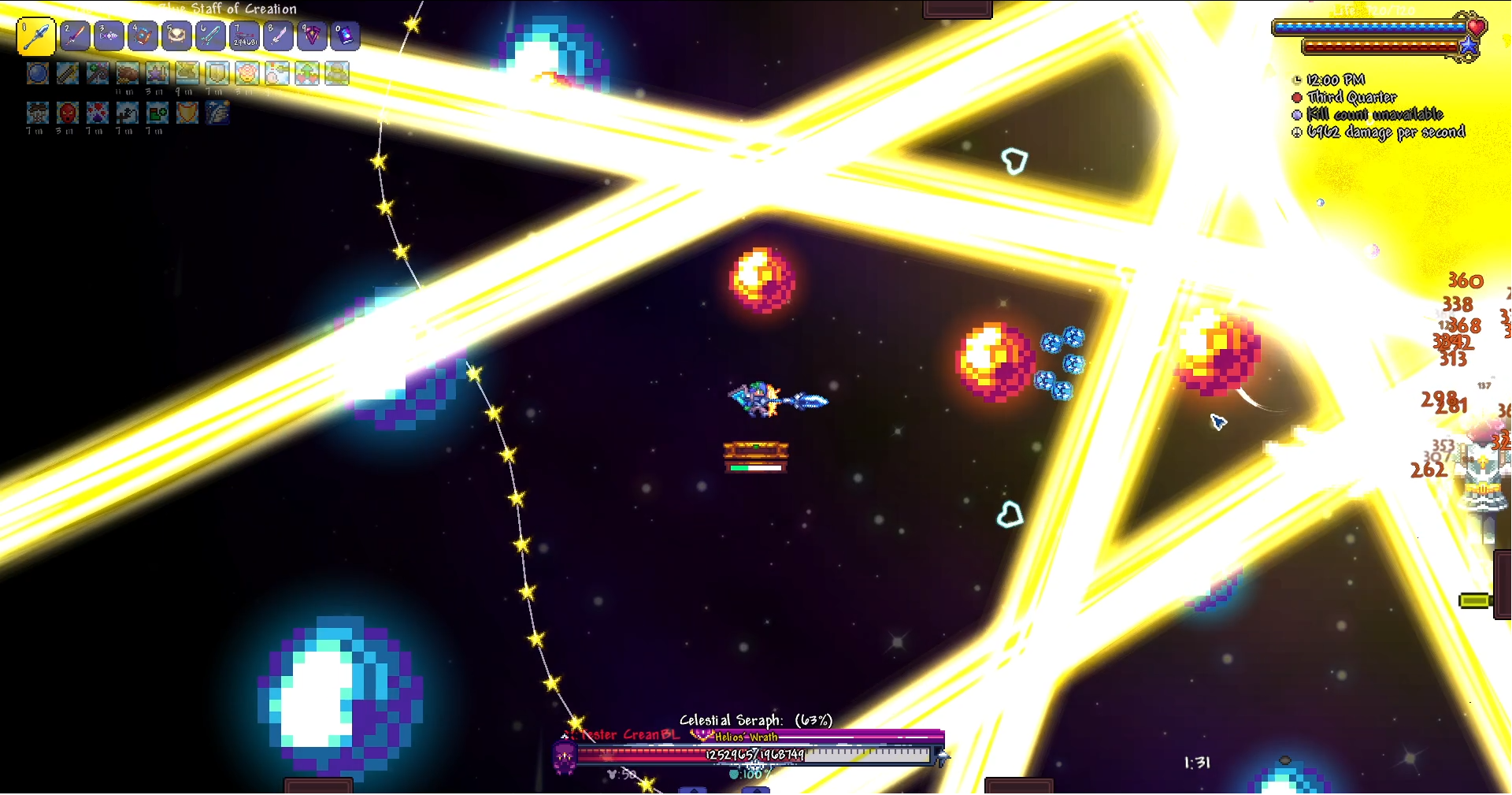Select the blue Staff of Creation slot

36,36
